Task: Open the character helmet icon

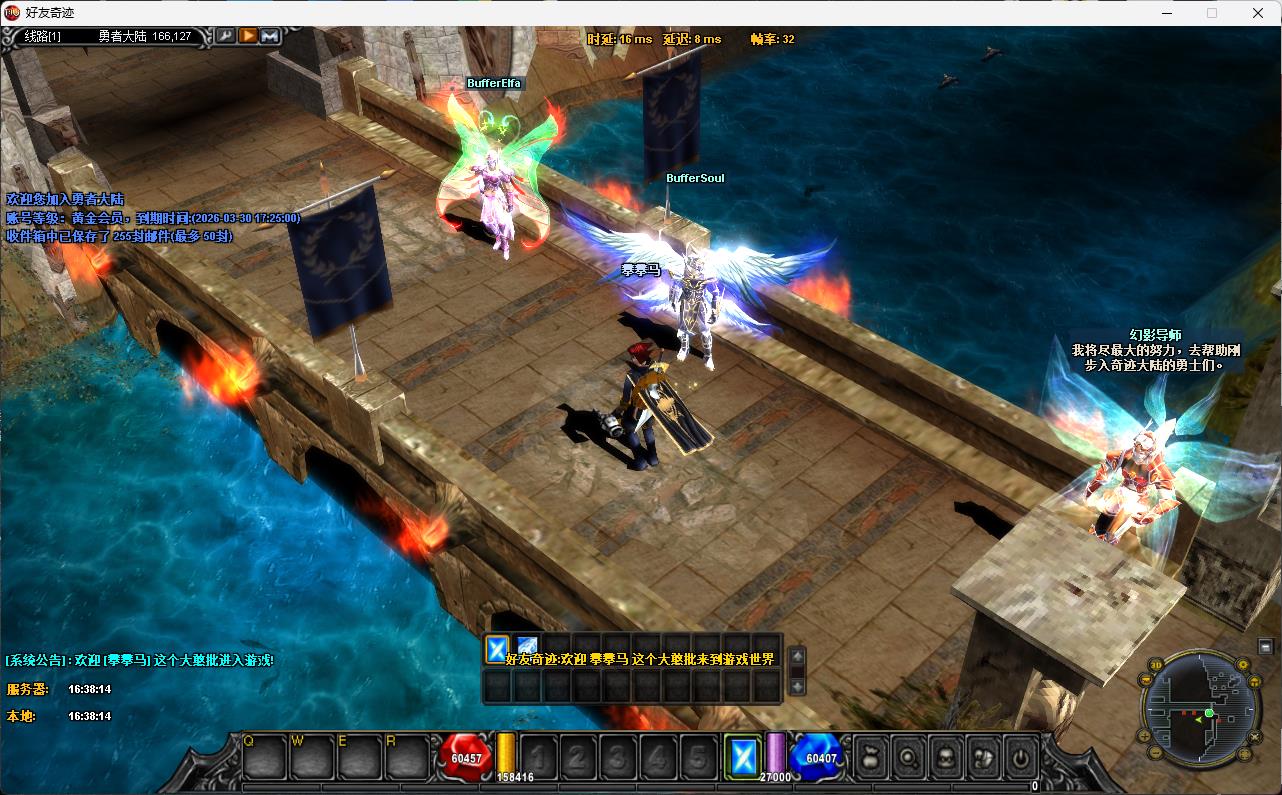Action: [x=945, y=757]
